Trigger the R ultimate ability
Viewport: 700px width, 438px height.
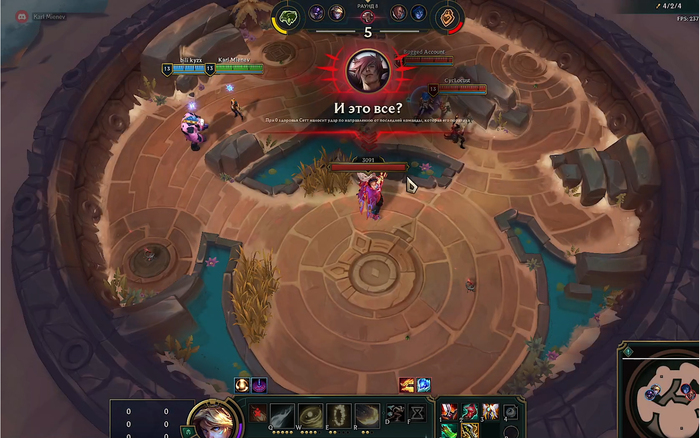[367, 415]
